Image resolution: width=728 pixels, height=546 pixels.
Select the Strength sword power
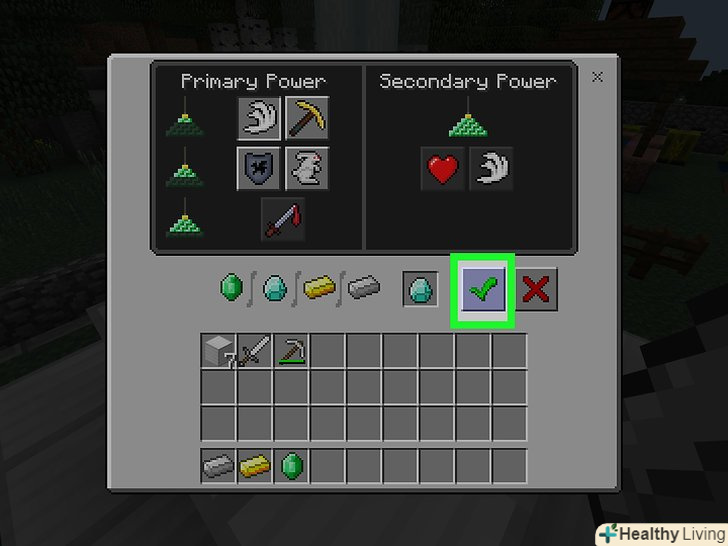(283, 218)
